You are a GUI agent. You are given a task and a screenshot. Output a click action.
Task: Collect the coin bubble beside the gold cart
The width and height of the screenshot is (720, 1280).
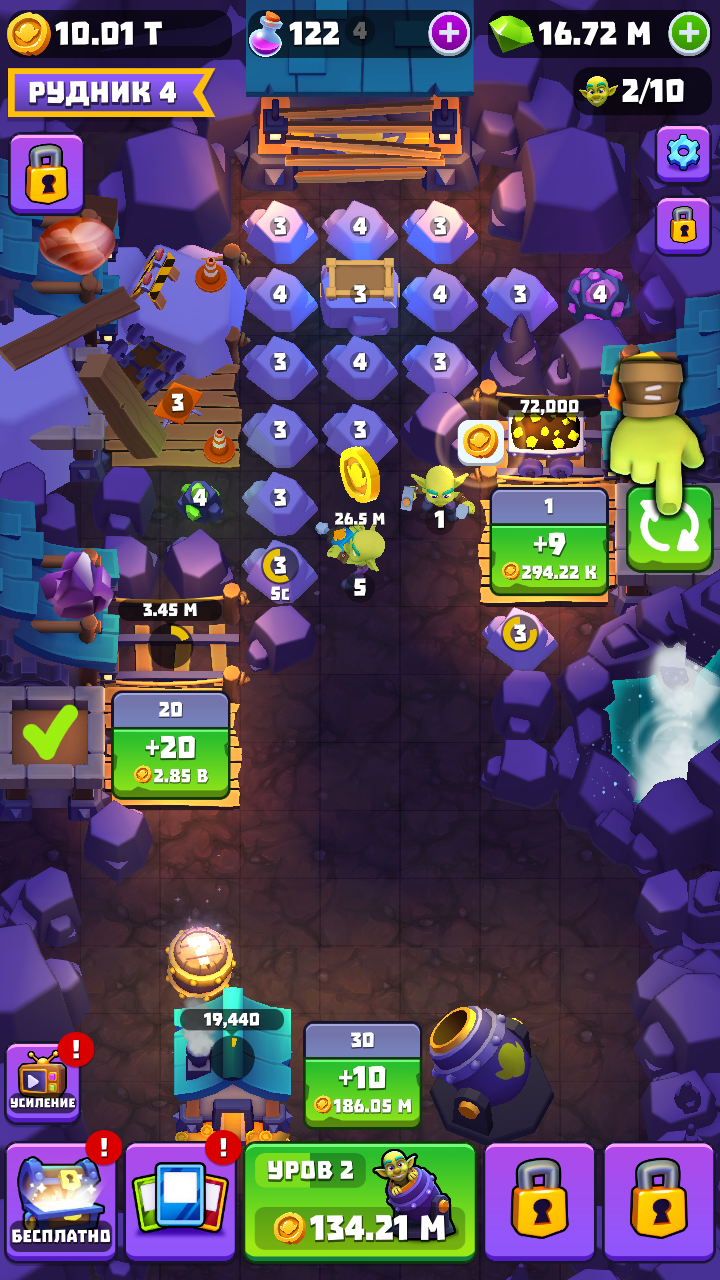[480, 442]
